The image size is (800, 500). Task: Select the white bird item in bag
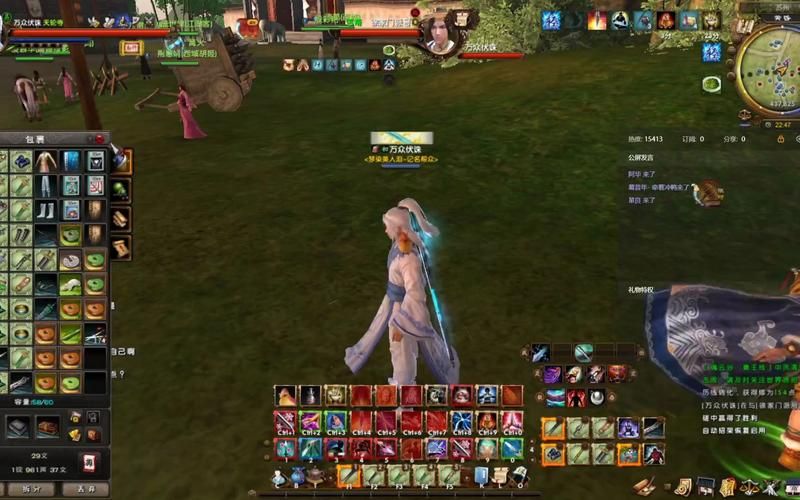(70, 284)
